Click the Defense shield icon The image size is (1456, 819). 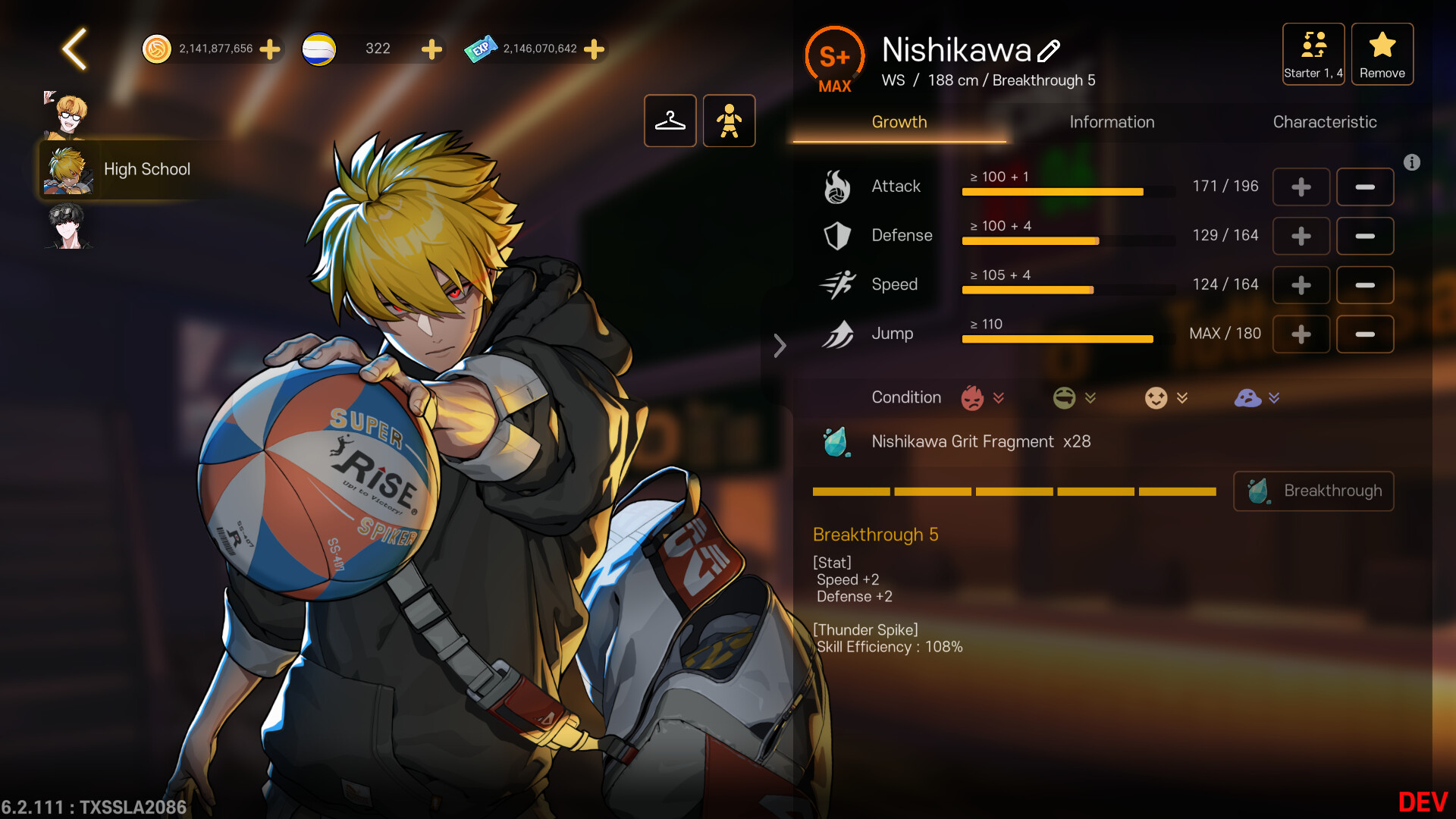point(836,236)
